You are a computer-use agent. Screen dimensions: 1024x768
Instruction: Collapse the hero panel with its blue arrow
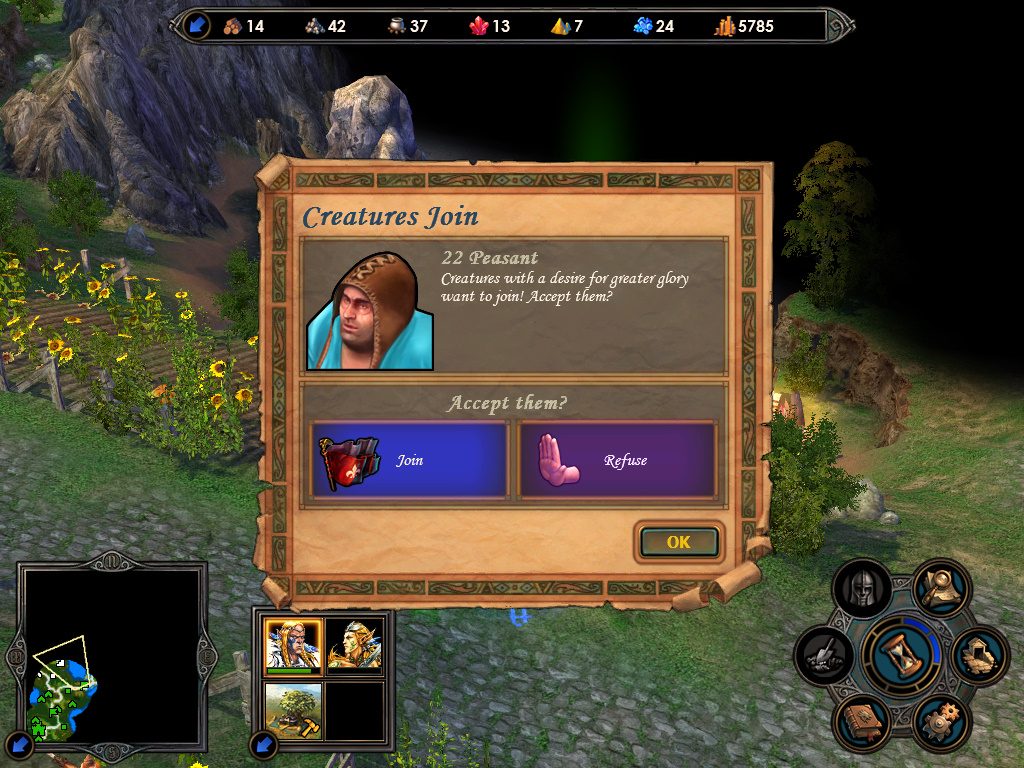pos(263,743)
